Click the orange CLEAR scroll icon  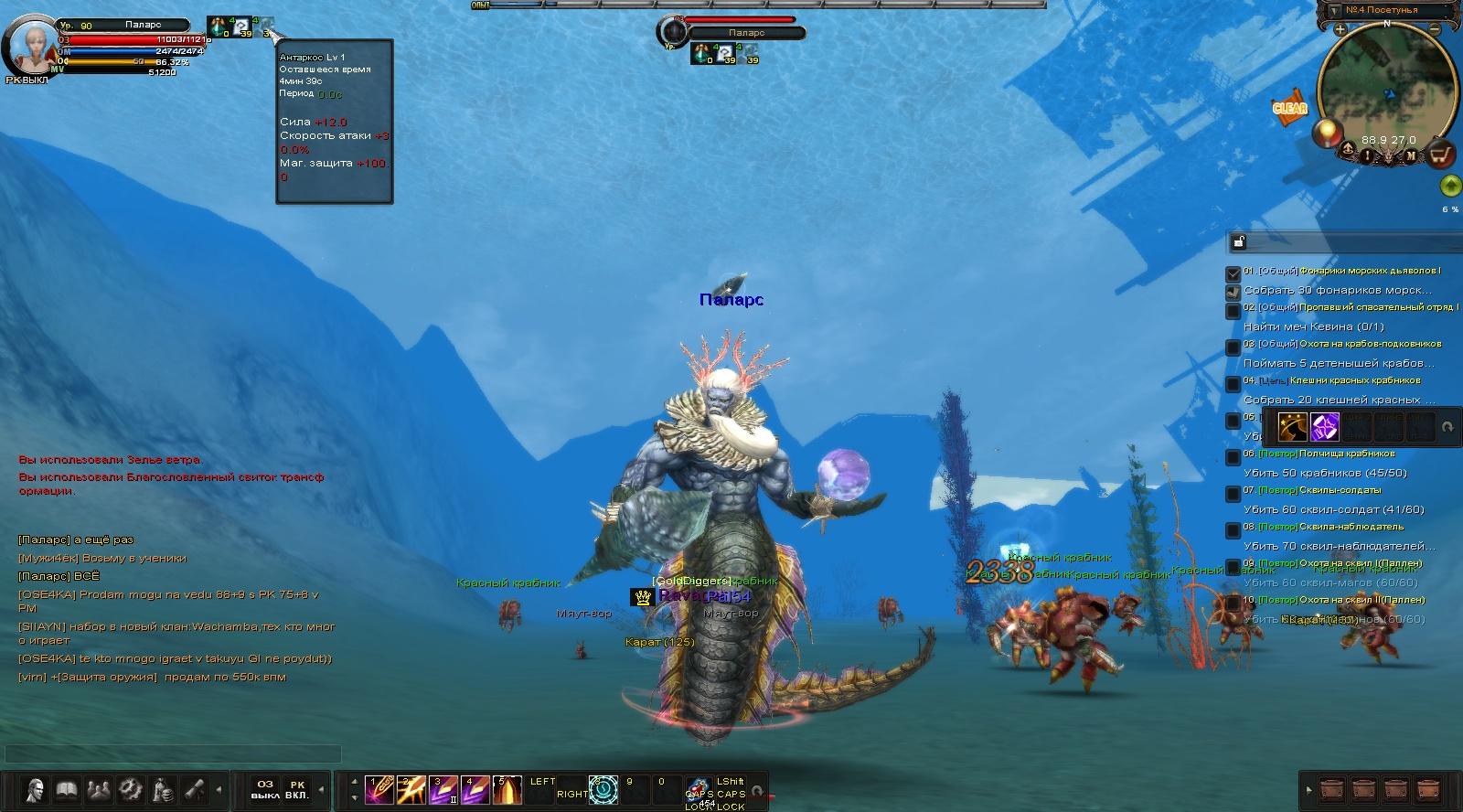1289,108
